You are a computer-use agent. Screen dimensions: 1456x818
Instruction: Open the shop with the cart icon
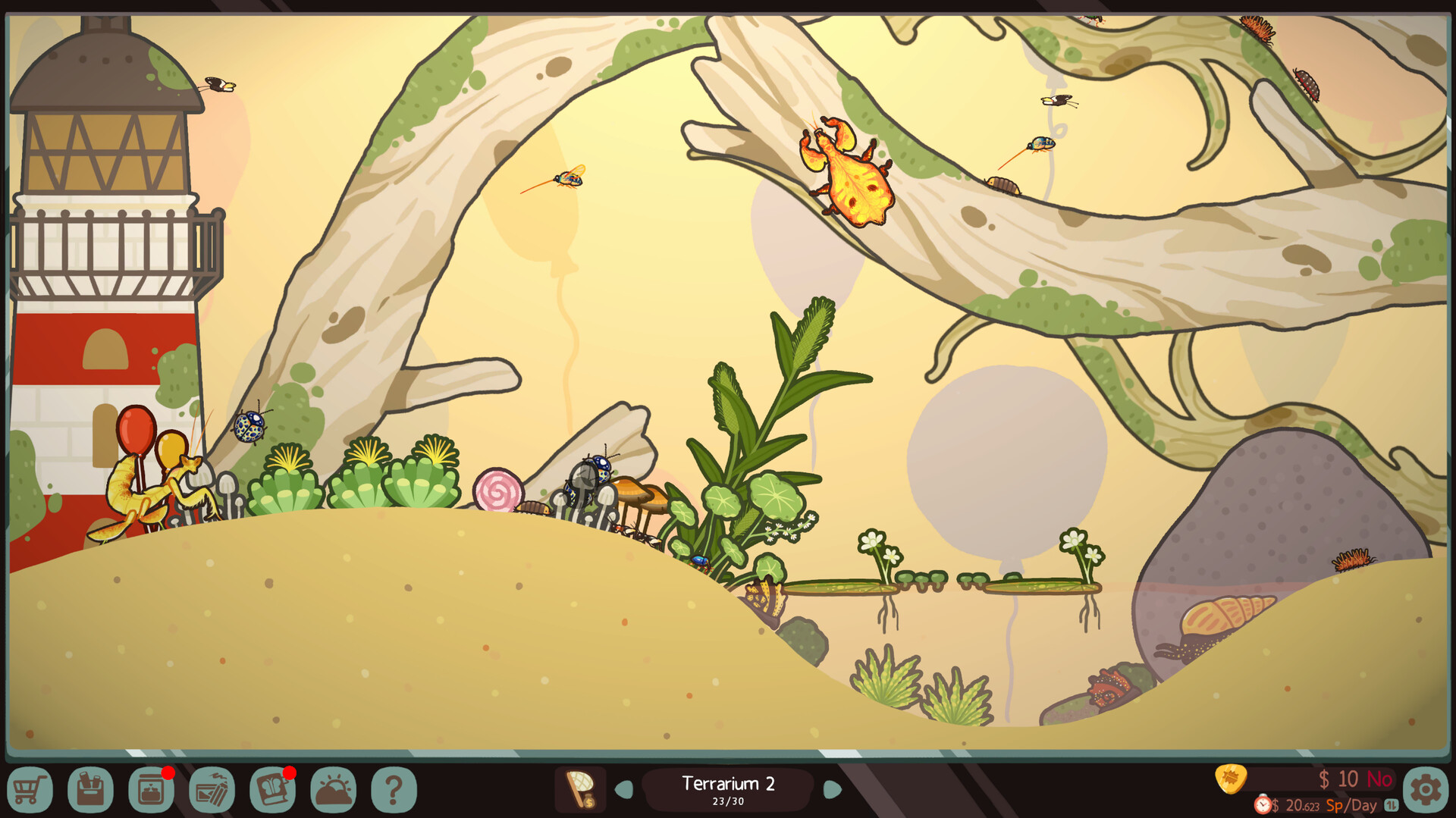coord(30,790)
